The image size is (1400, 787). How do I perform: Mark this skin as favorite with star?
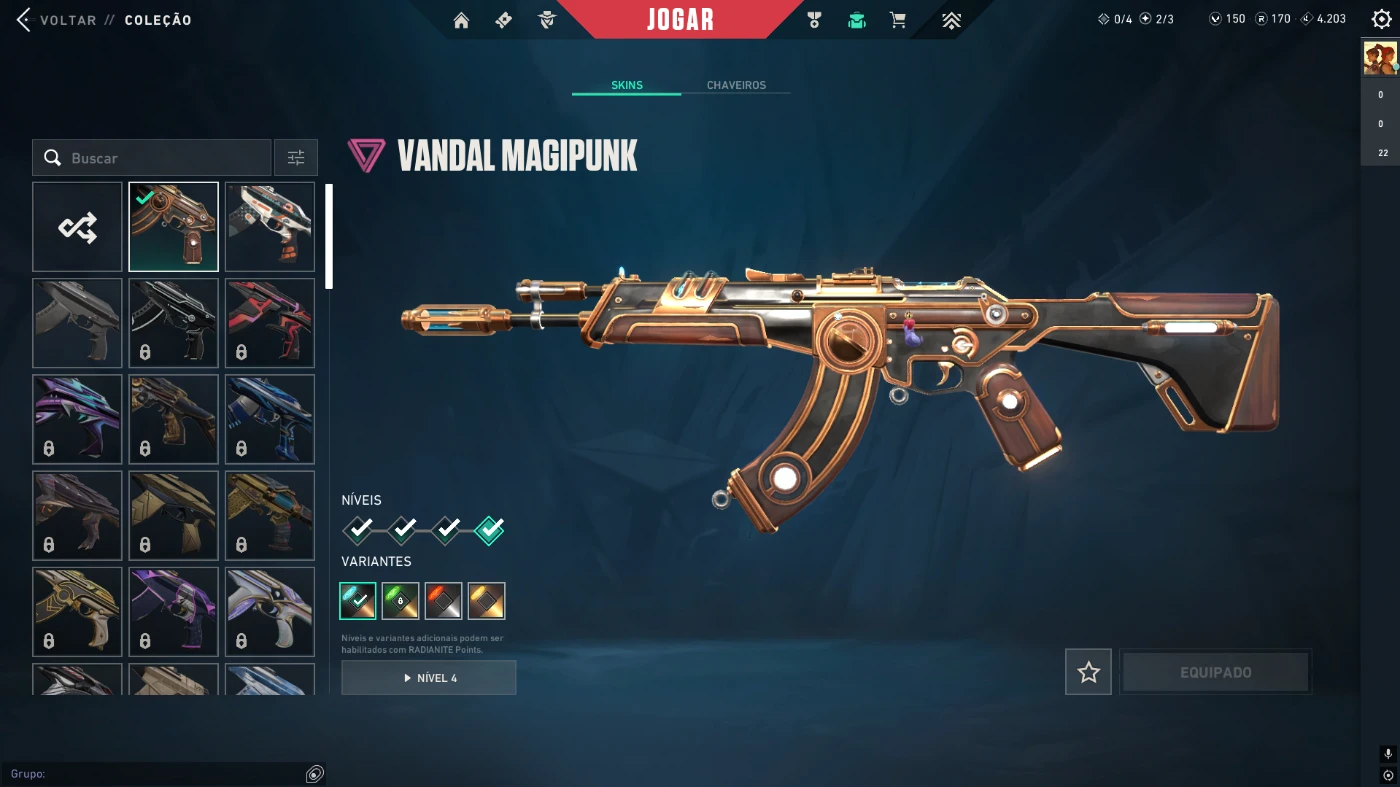coord(1088,673)
